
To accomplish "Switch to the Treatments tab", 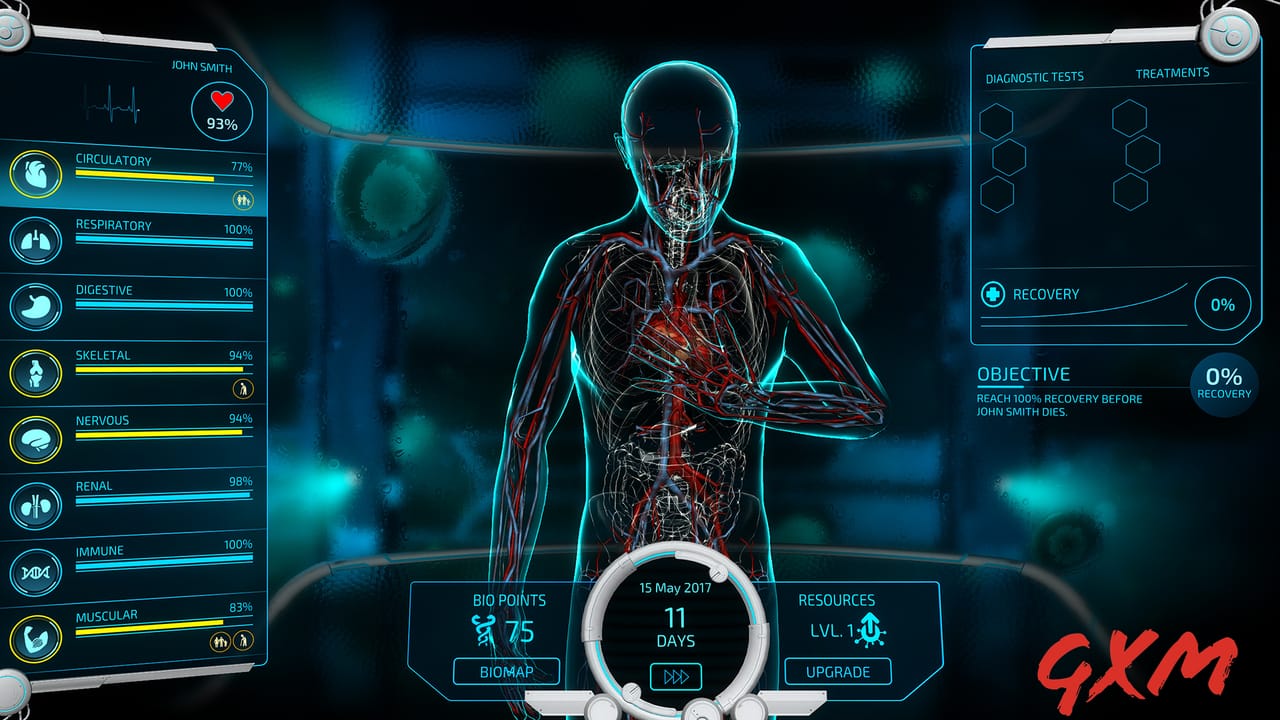I will tap(1172, 72).
